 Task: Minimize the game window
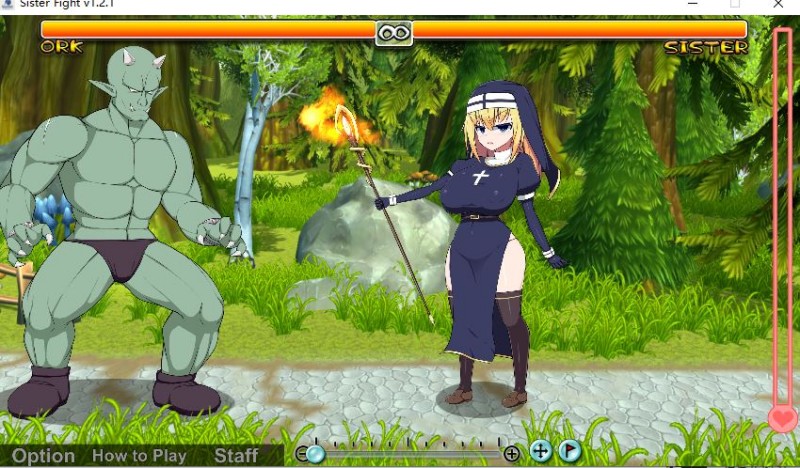(690, 4)
